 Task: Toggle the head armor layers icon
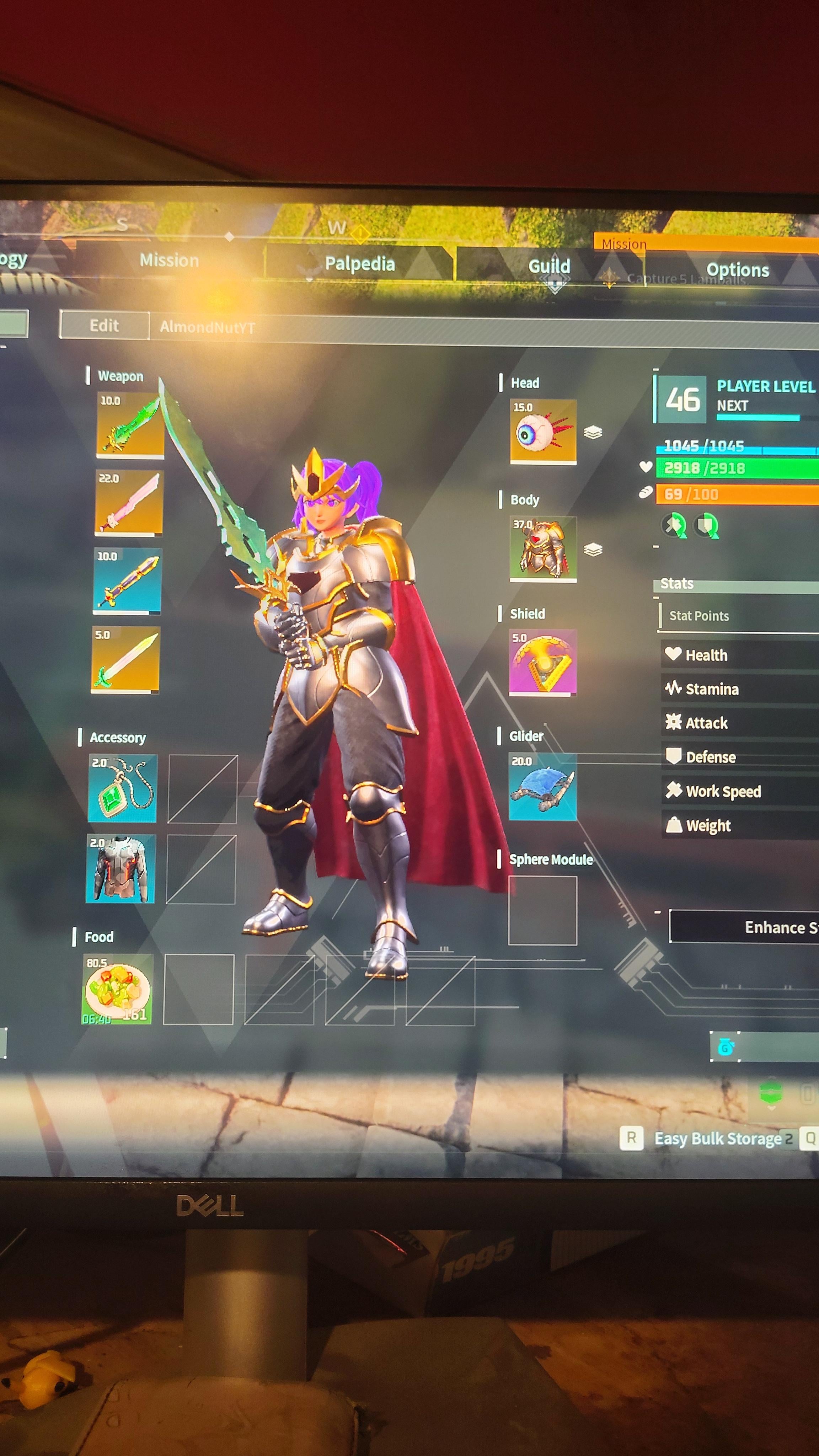point(592,432)
